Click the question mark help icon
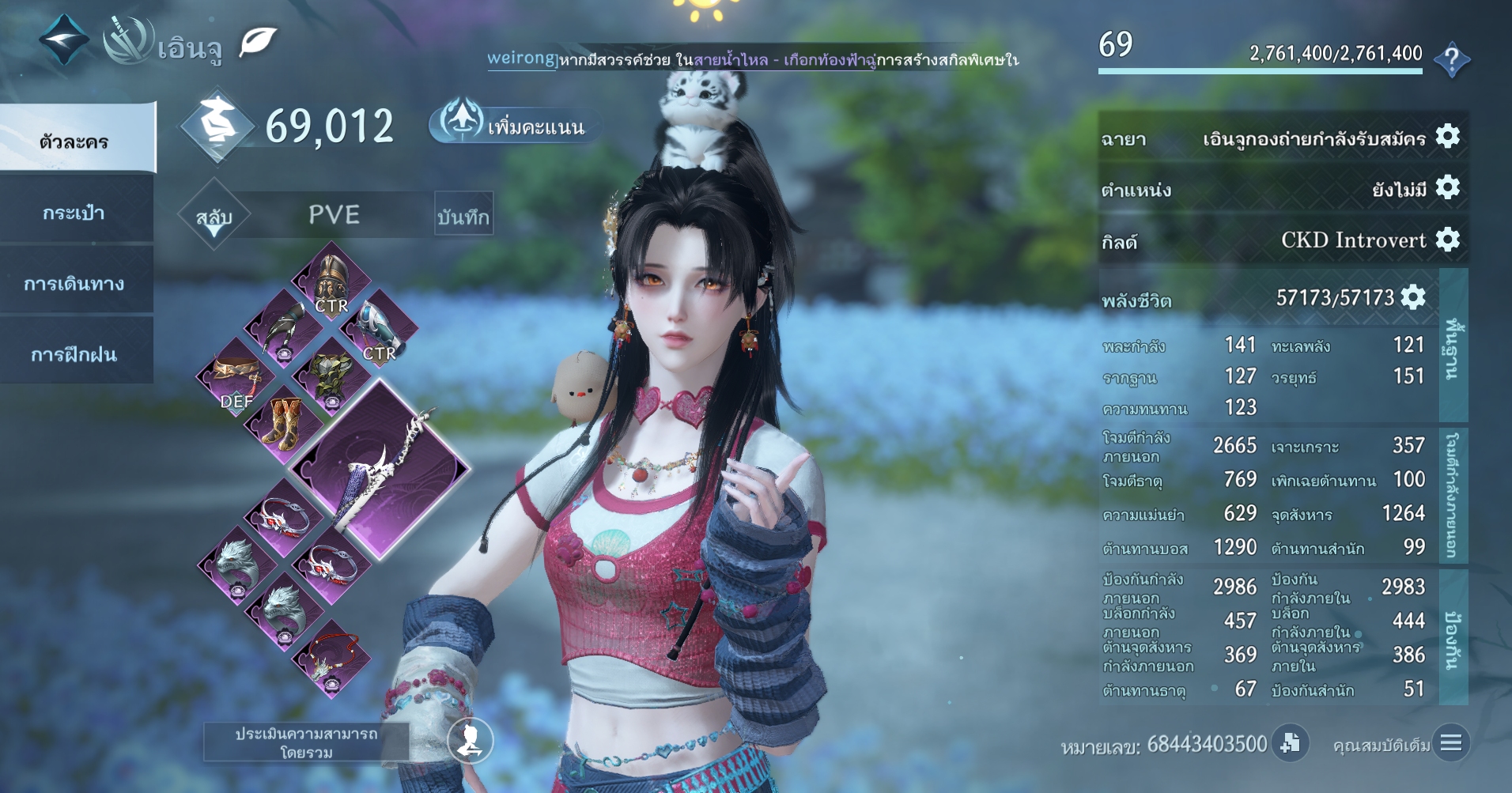 click(x=1451, y=59)
